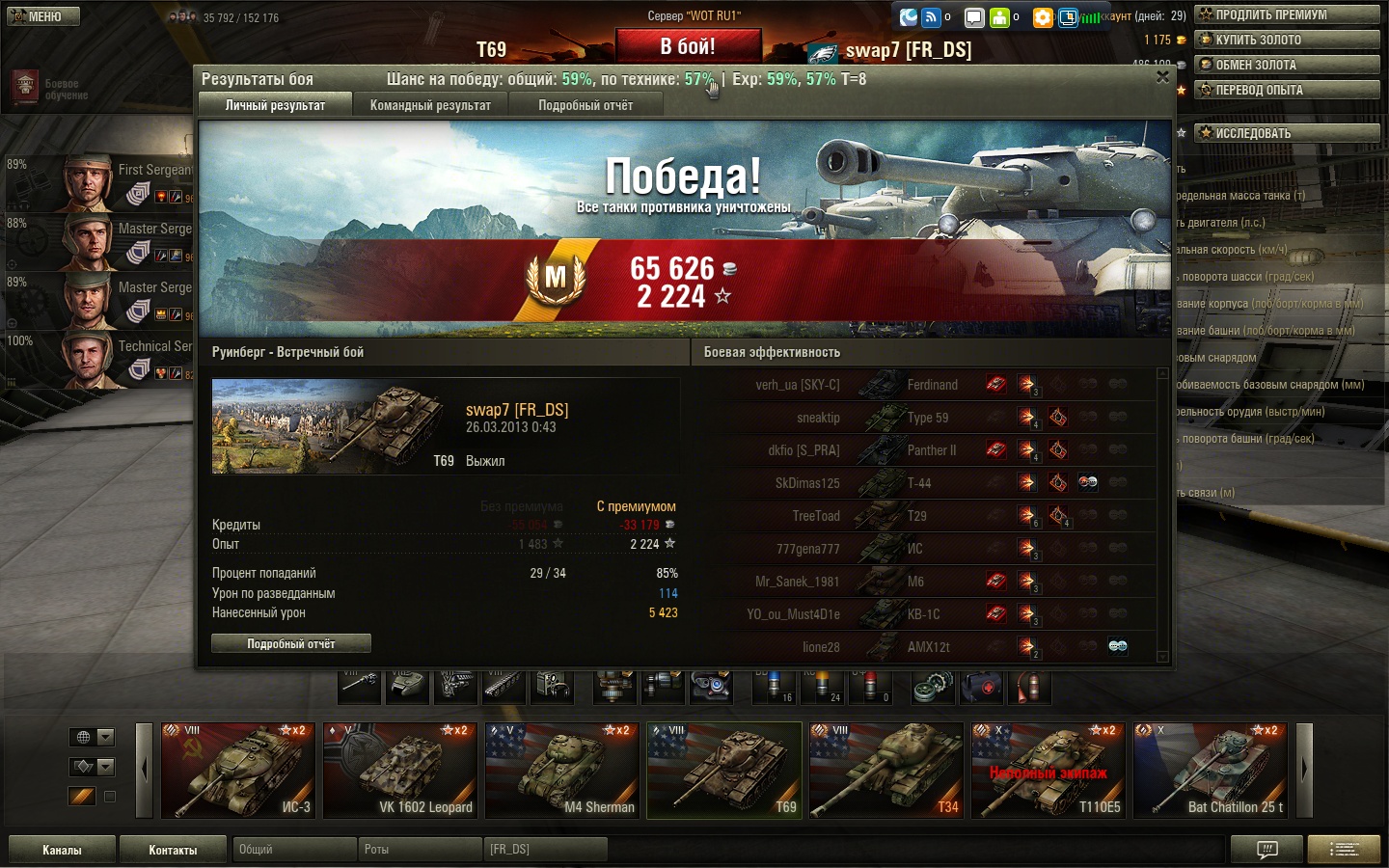Select the Bat Chatillon 25 t tank

click(x=1211, y=770)
